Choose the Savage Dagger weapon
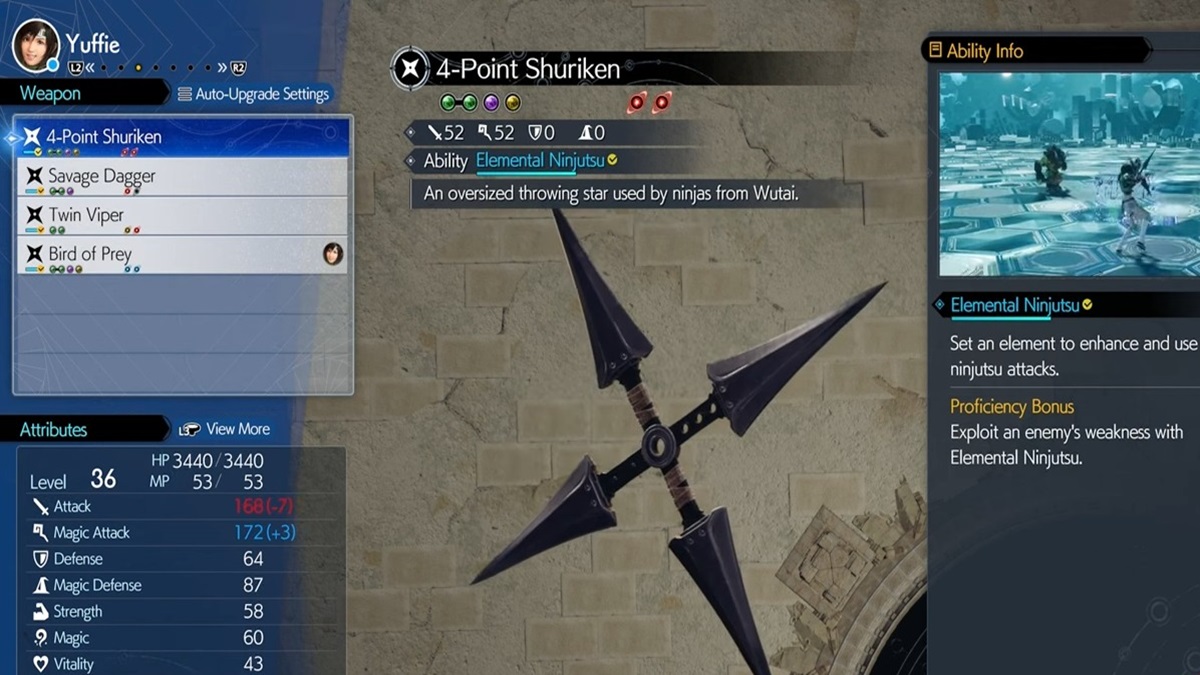The width and height of the screenshot is (1200, 675). click(182, 177)
